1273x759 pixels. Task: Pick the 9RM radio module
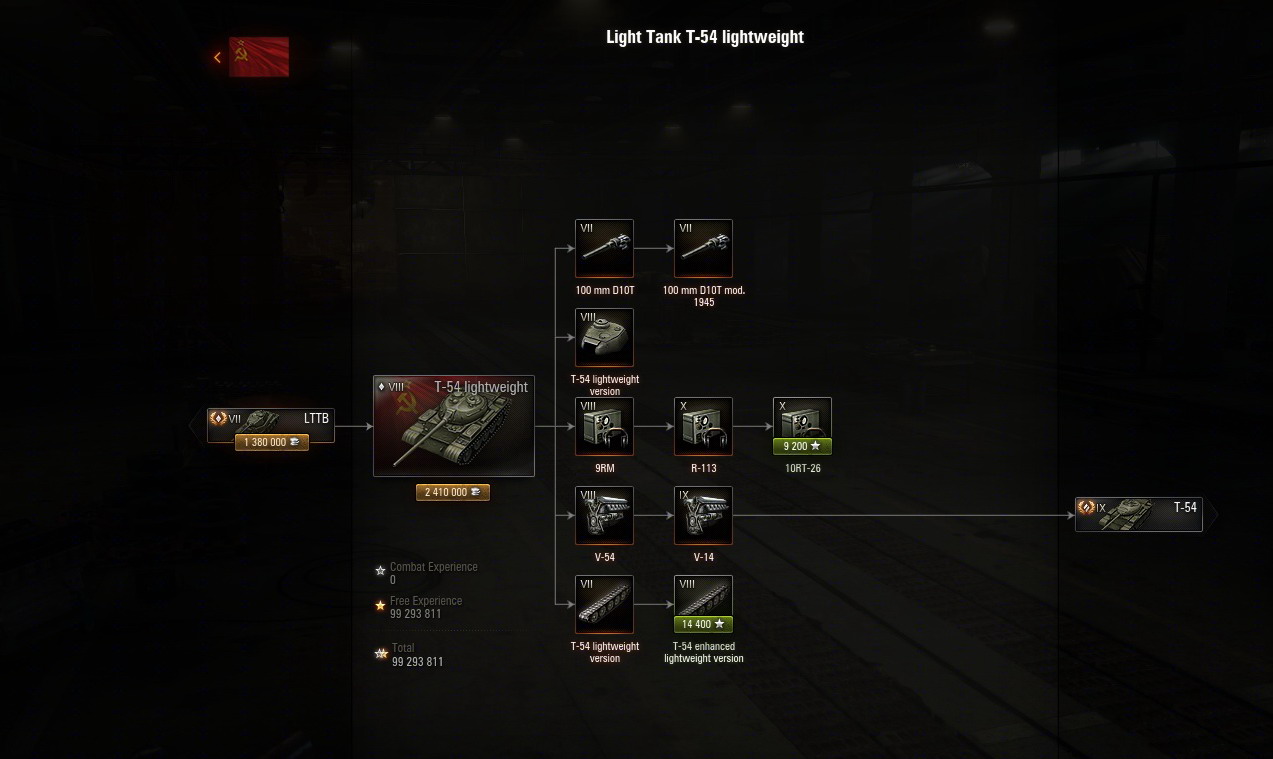[x=604, y=426]
